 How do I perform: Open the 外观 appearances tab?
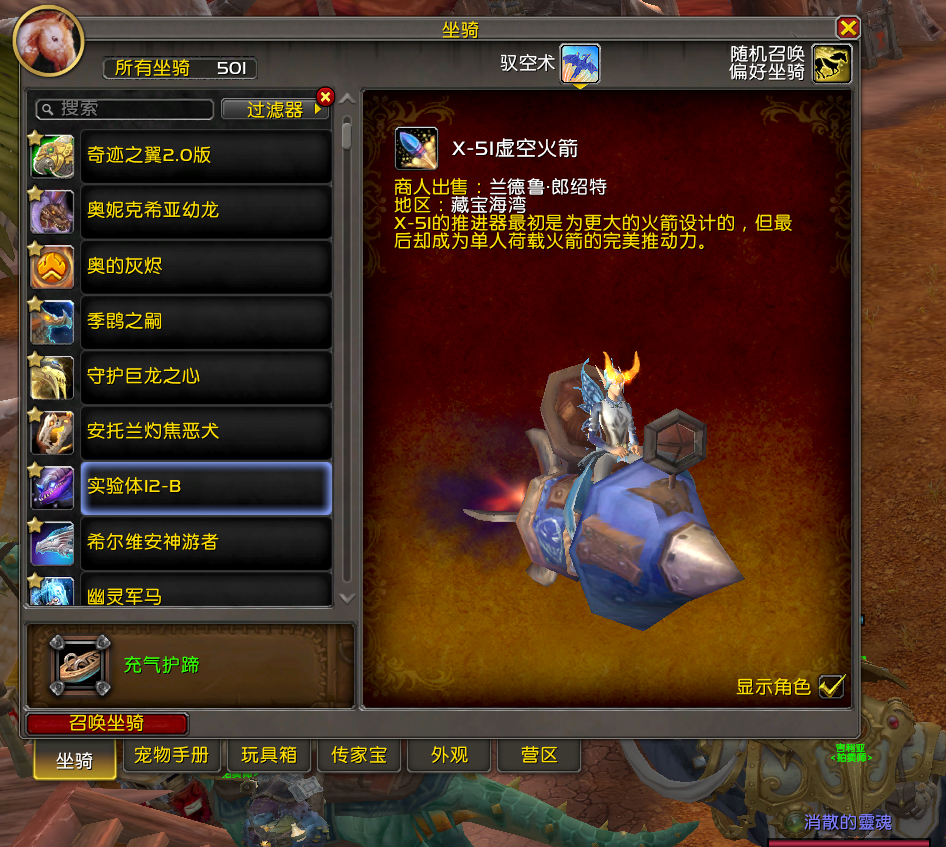pyautogui.click(x=449, y=756)
